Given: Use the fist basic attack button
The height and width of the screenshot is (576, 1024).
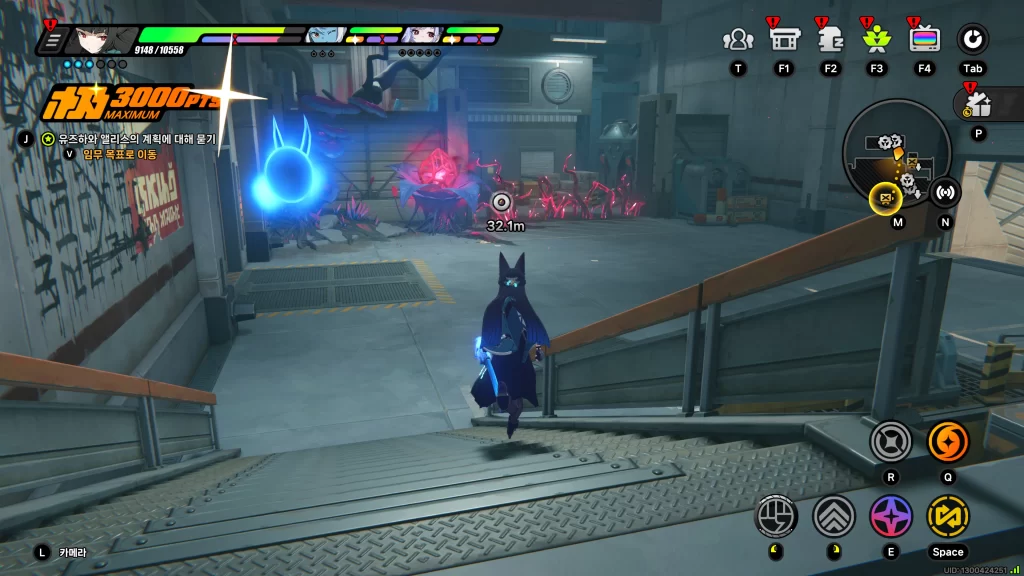Looking at the screenshot, I should pyautogui.click(x=777, y=516).
